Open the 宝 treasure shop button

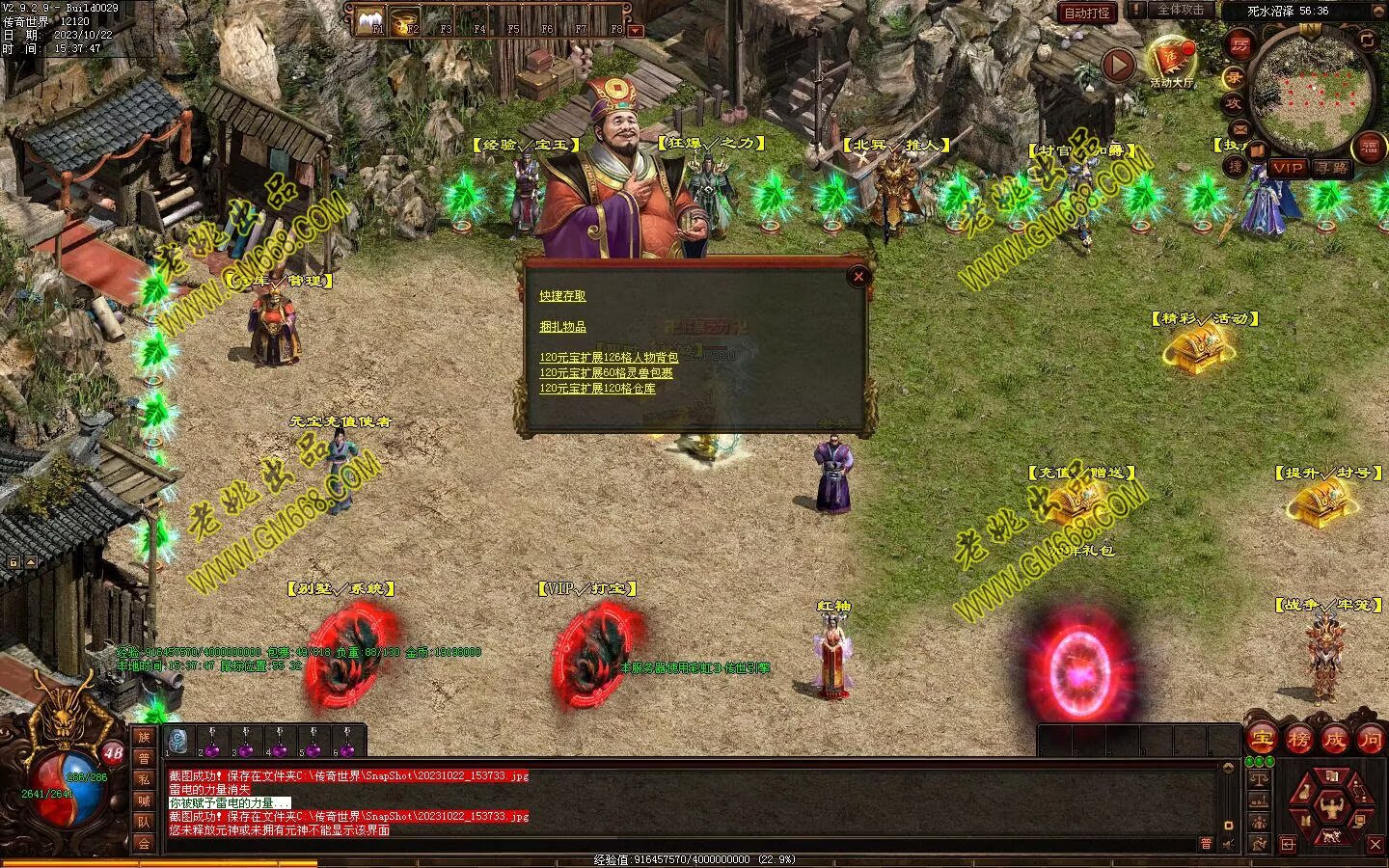(x=1263, y=741)
